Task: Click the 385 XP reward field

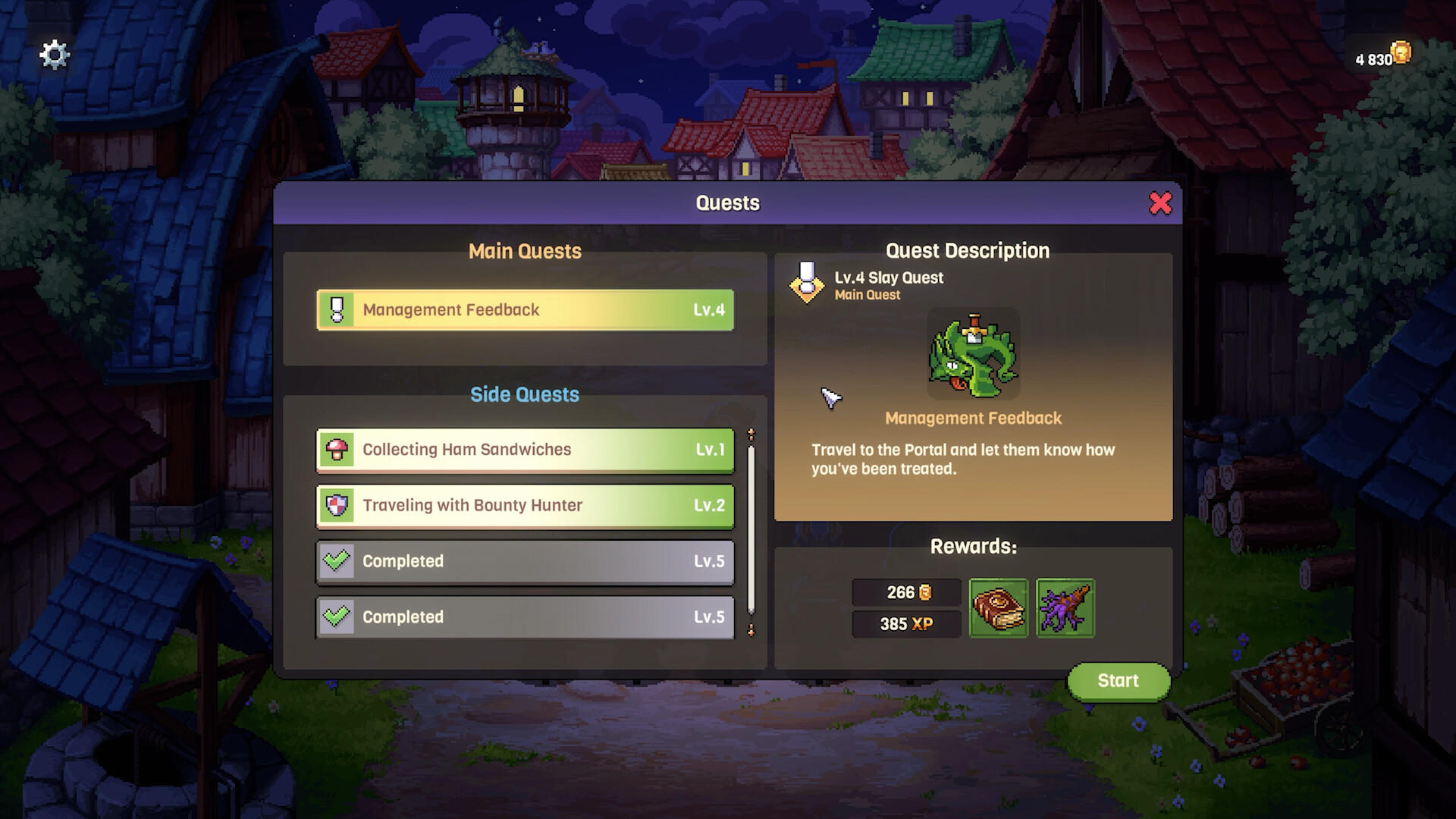Action: [x=906, y=624]
